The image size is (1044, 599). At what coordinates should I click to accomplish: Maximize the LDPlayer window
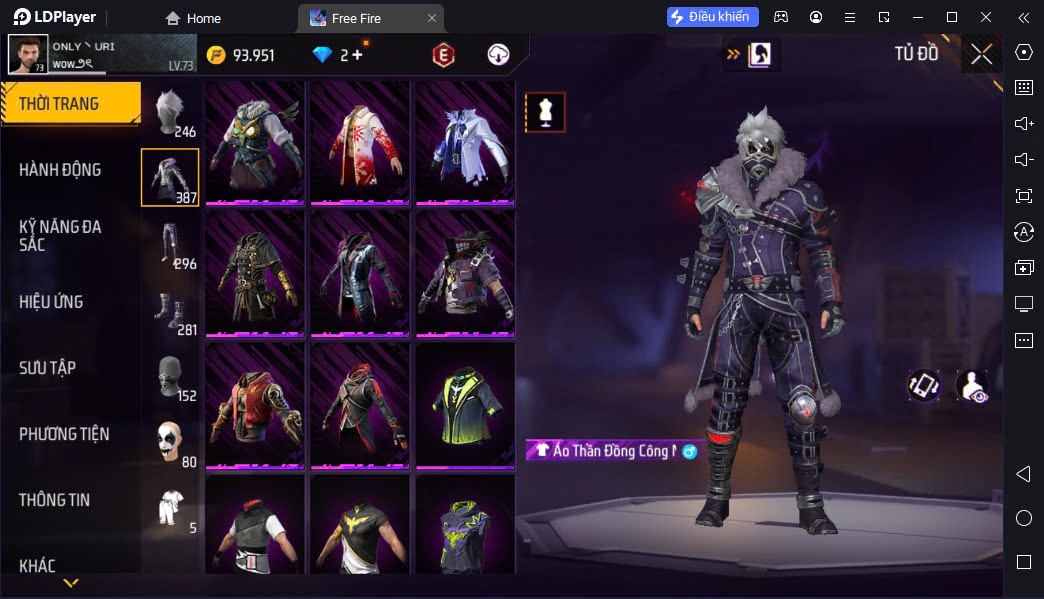tap(952, 17)
